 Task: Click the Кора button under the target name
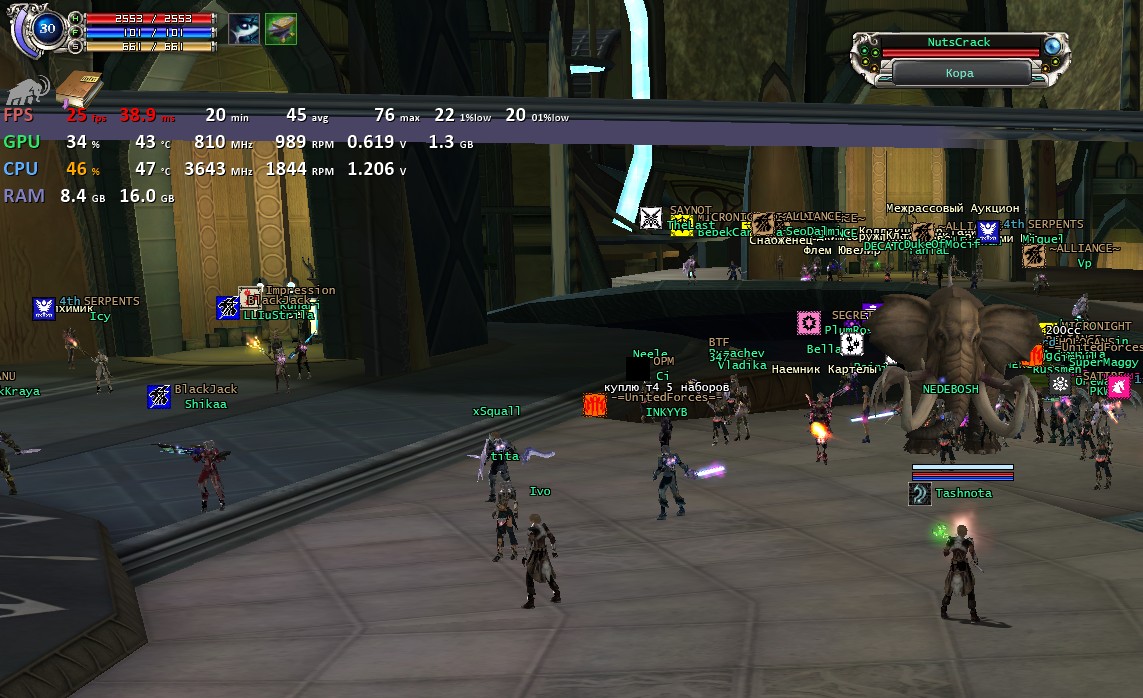click(959, 73)
